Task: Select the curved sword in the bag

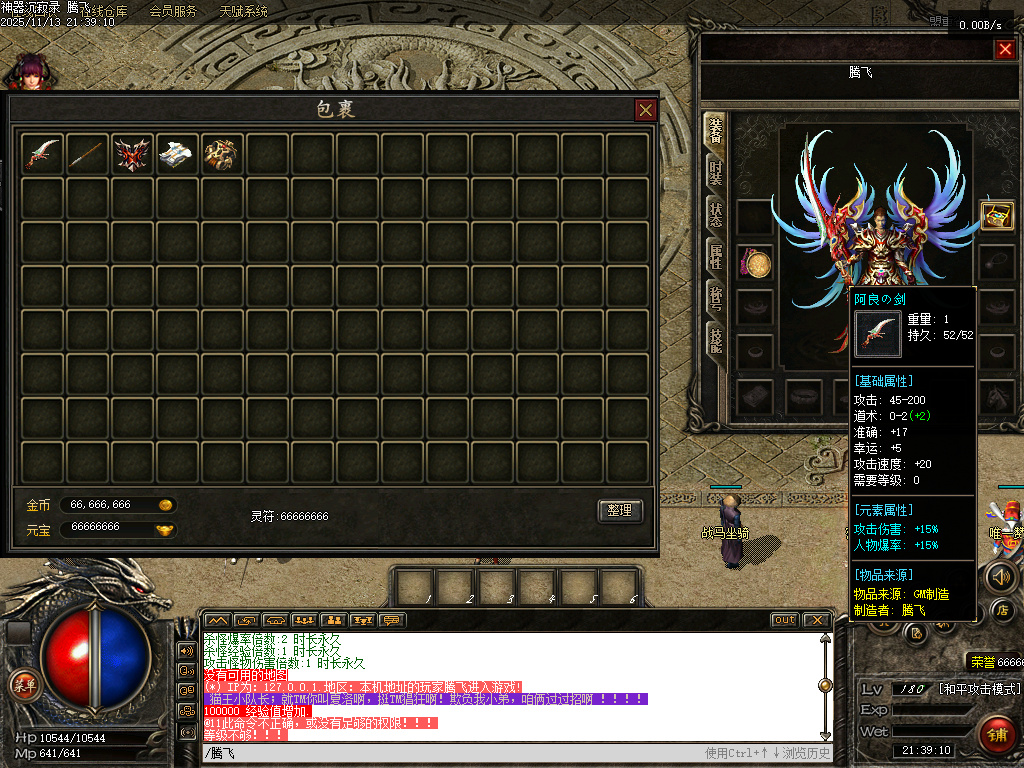Action: click(43, 153)
